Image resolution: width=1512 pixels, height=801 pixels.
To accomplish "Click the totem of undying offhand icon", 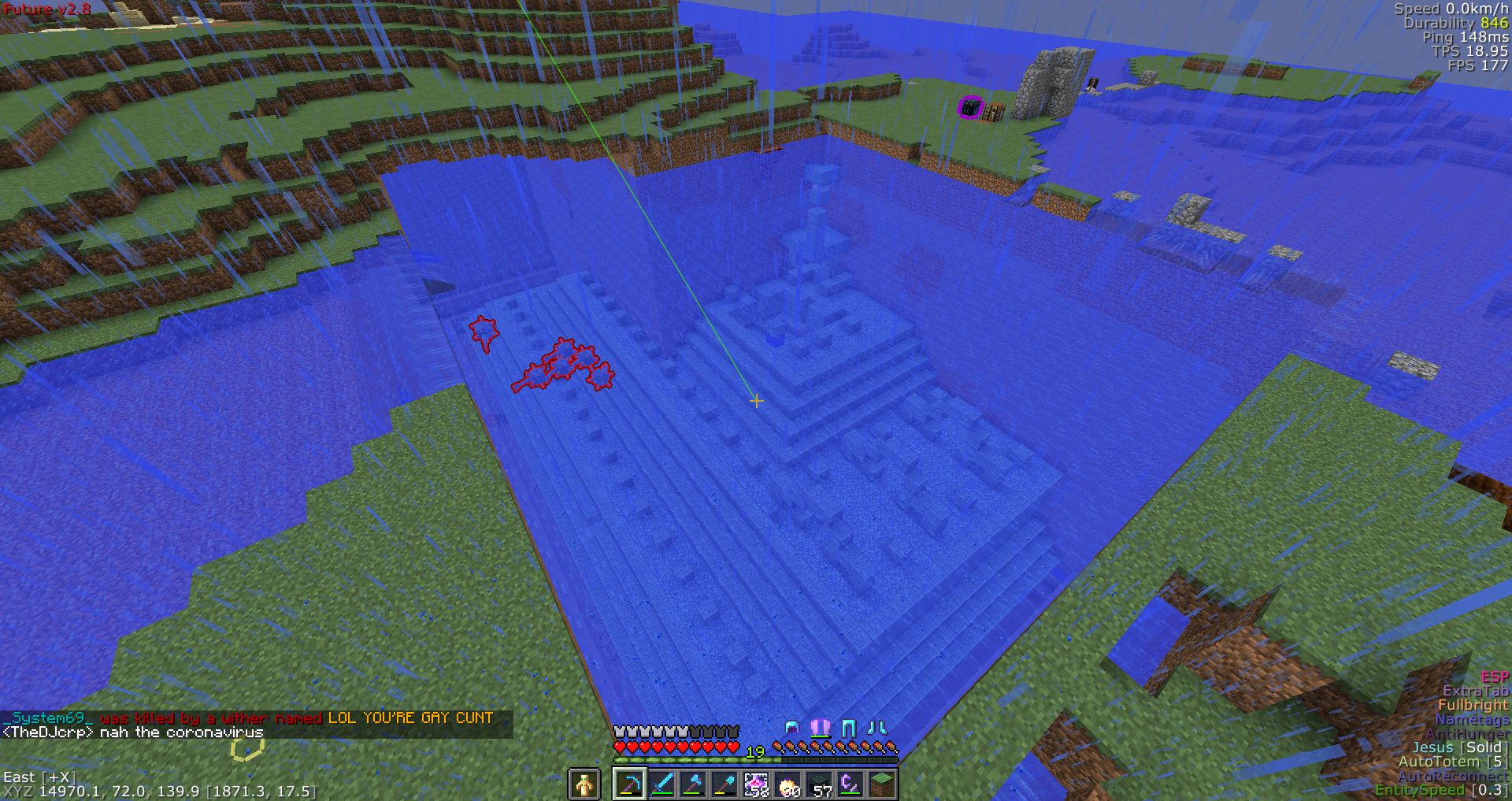I will (x=586, y=784).
